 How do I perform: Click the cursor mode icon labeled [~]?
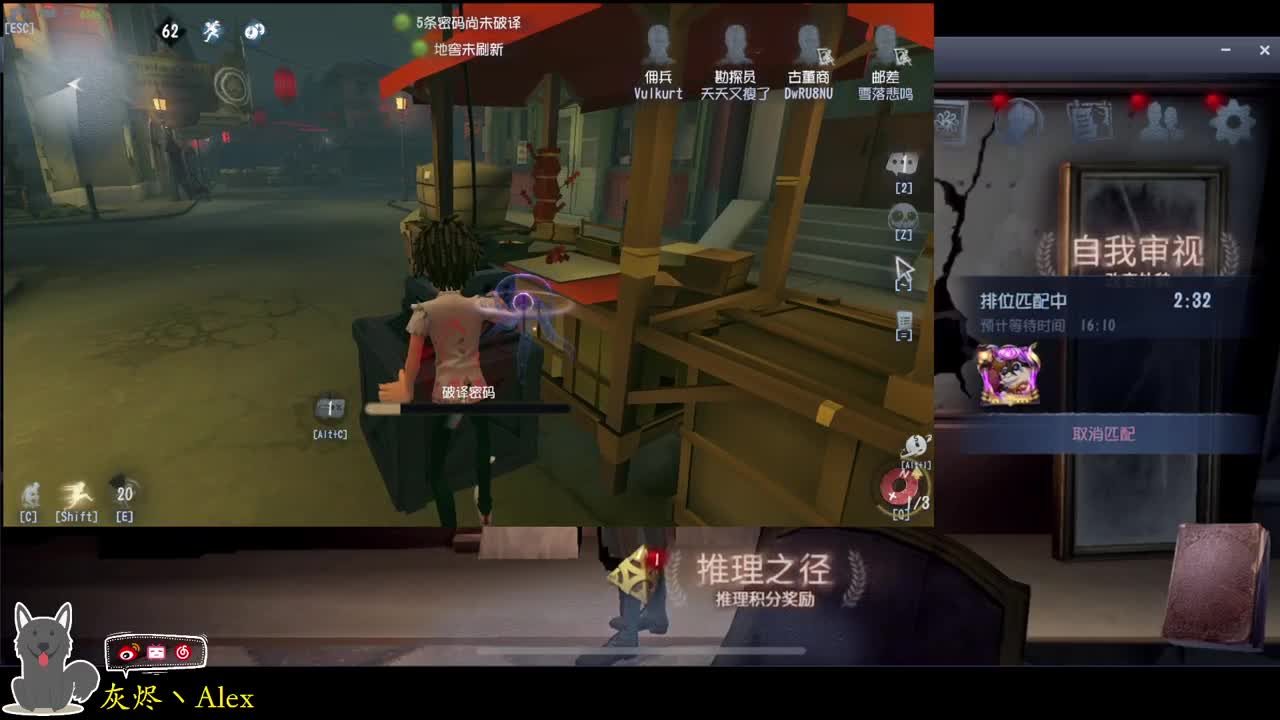(x=902, y=266)
